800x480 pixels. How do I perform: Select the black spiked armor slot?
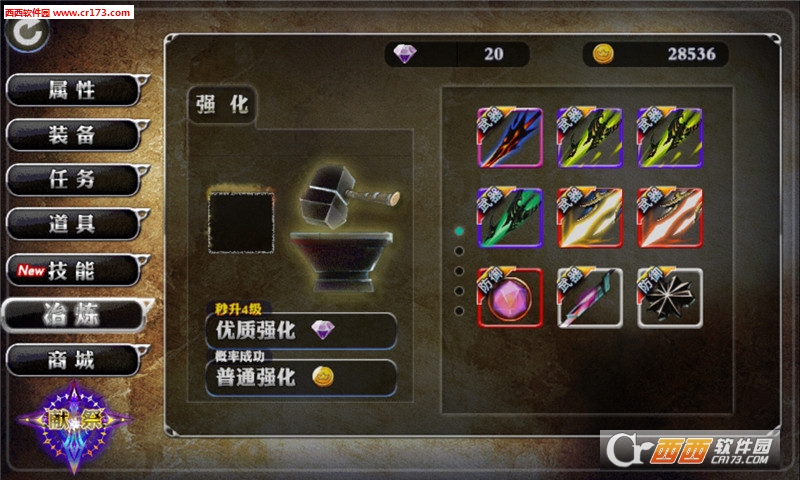[670, 298]
